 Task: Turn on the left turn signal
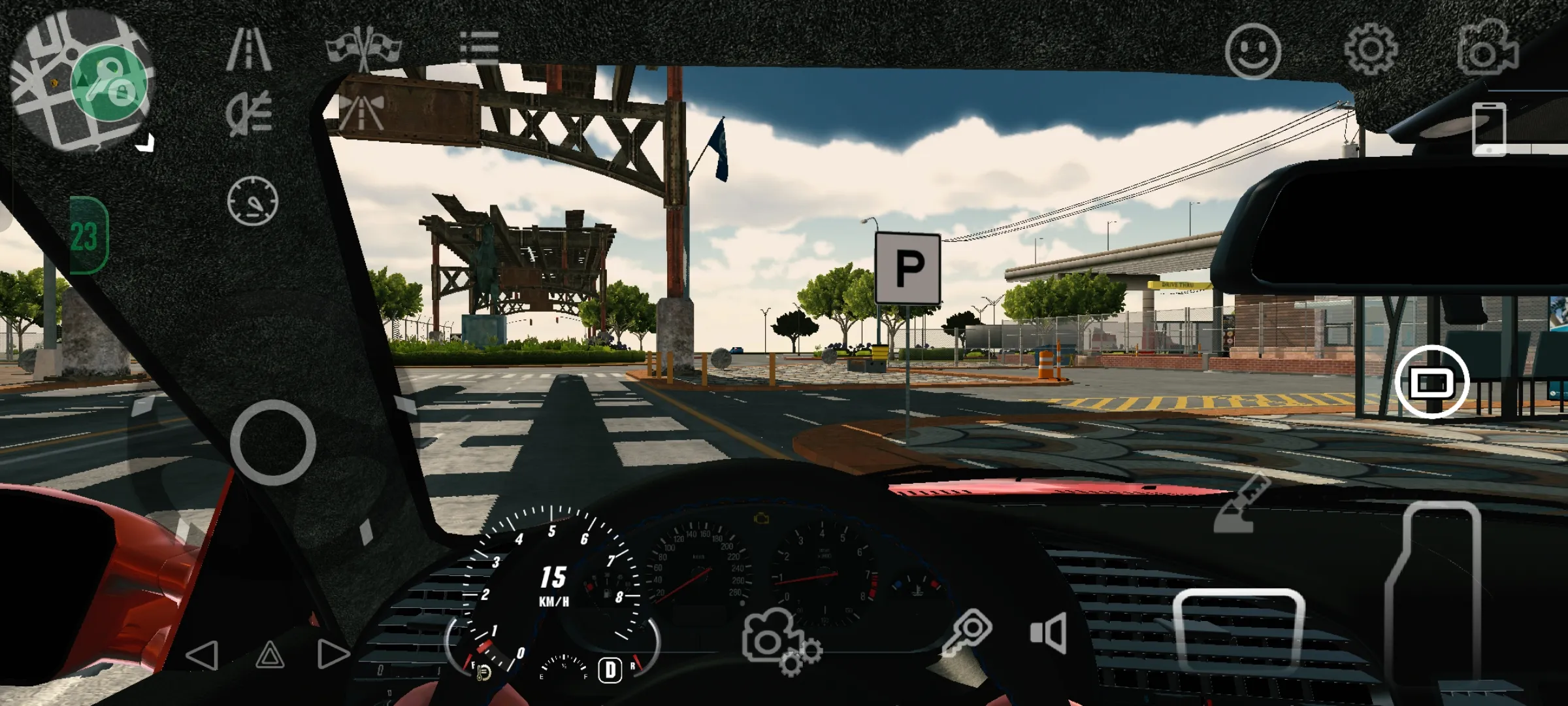click(202, 654)
